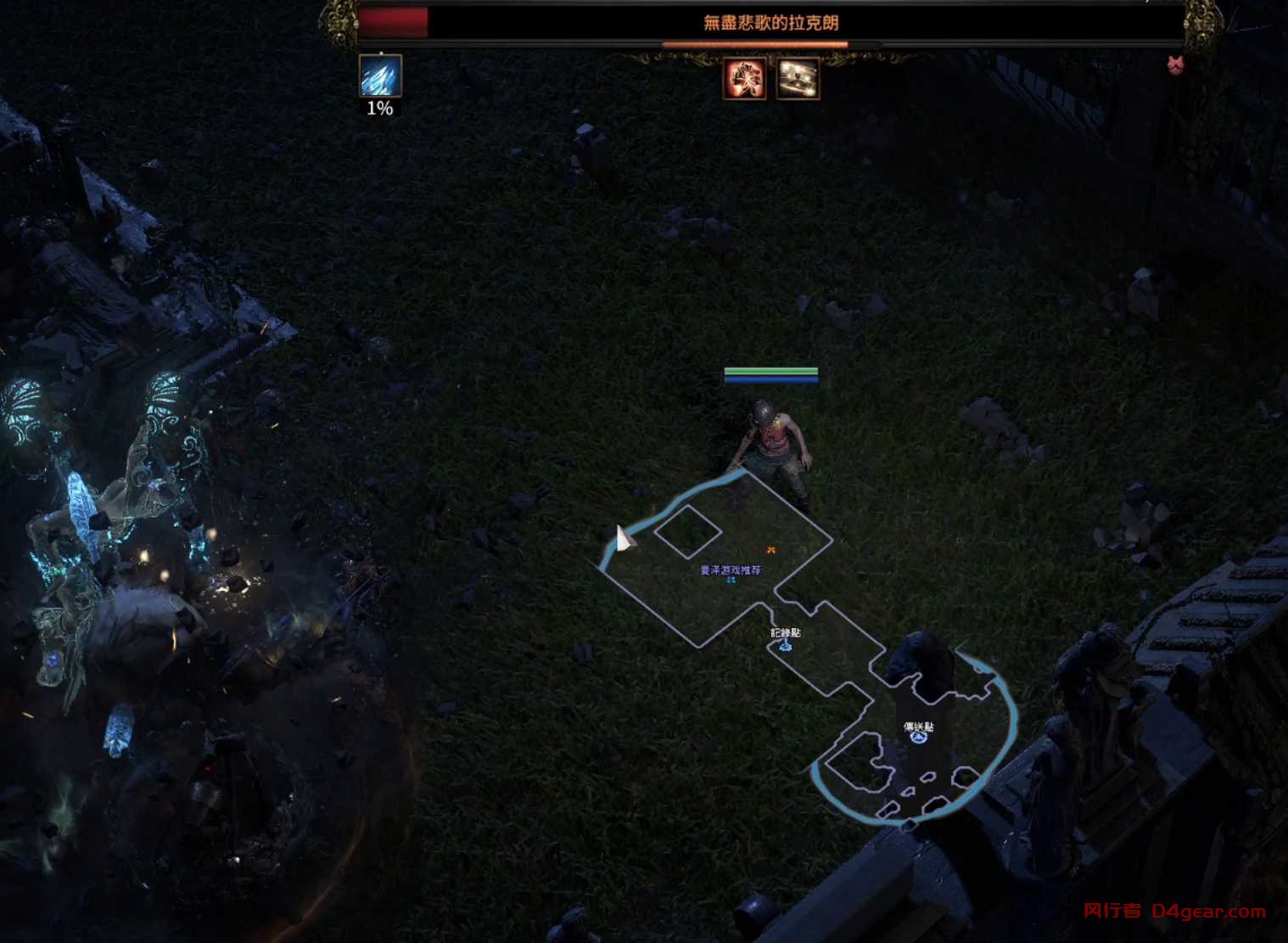
Task: Click the small red icon beside the boss bar
Action: coord(1175,65)
